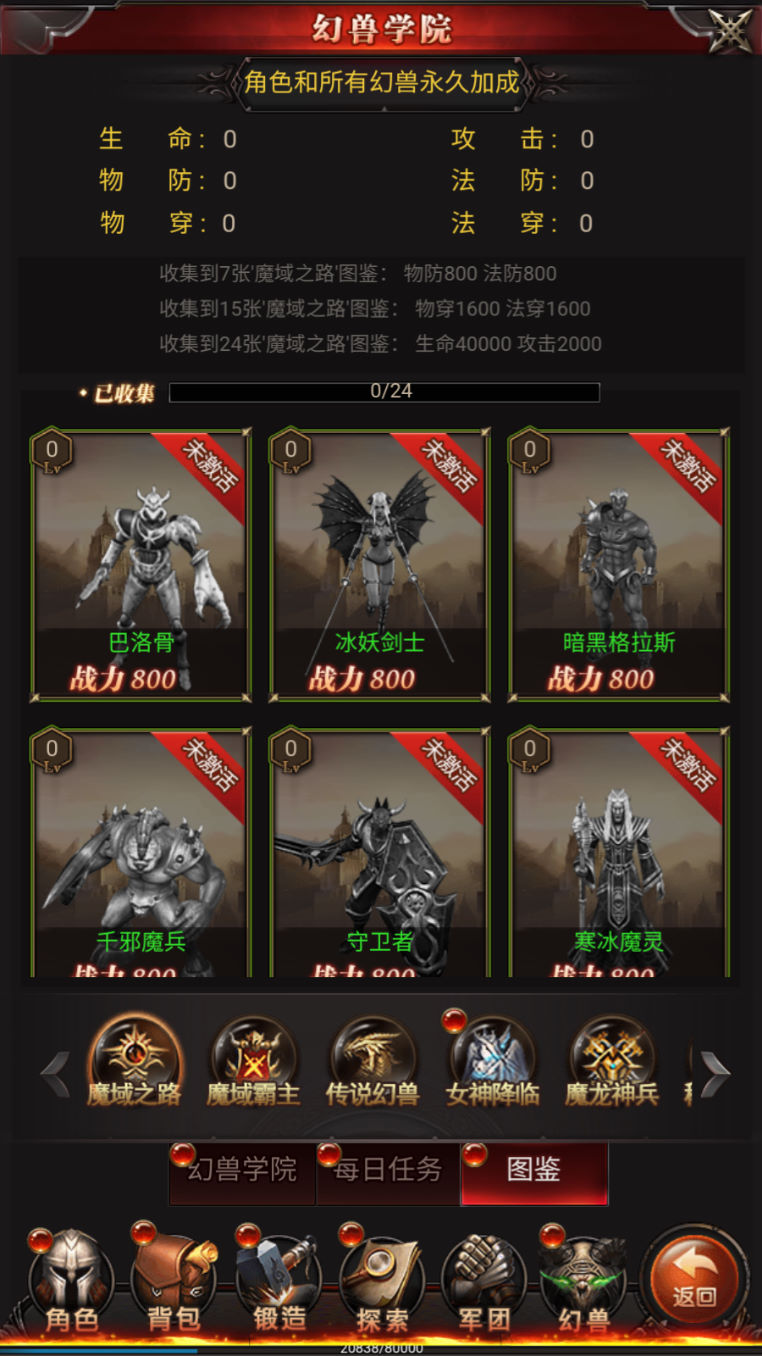Switch to the 每日任务 tab

tap(388, 1171)
